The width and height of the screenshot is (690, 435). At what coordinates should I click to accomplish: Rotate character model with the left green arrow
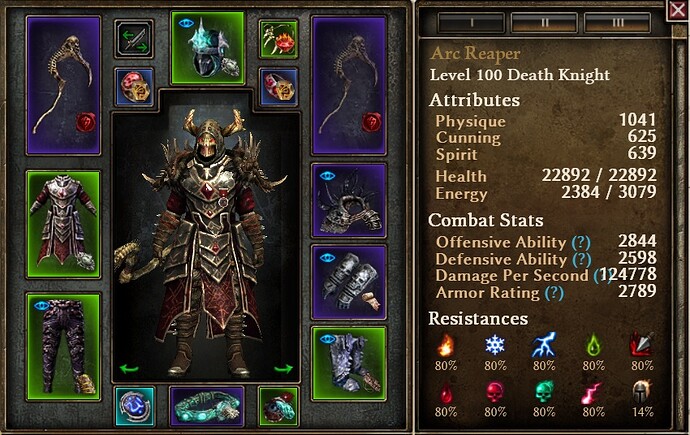128,368
